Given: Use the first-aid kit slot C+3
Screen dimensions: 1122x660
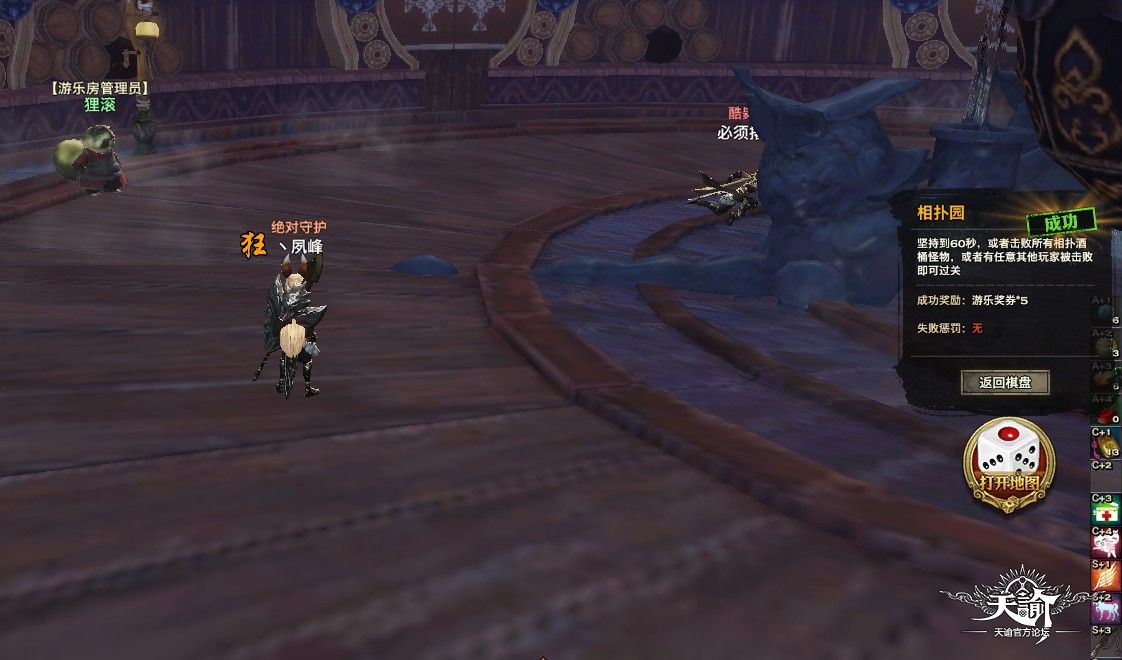Looking at the screenshot, I should pyautogui.click(x=1106, y=511).
